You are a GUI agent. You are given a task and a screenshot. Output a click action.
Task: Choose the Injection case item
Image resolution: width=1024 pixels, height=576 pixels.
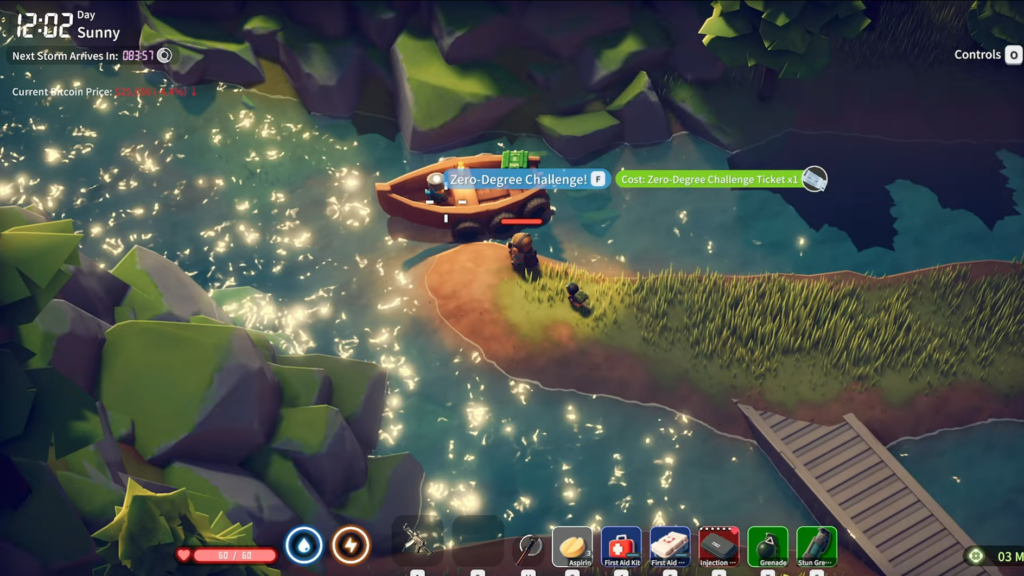click(719, 546)
